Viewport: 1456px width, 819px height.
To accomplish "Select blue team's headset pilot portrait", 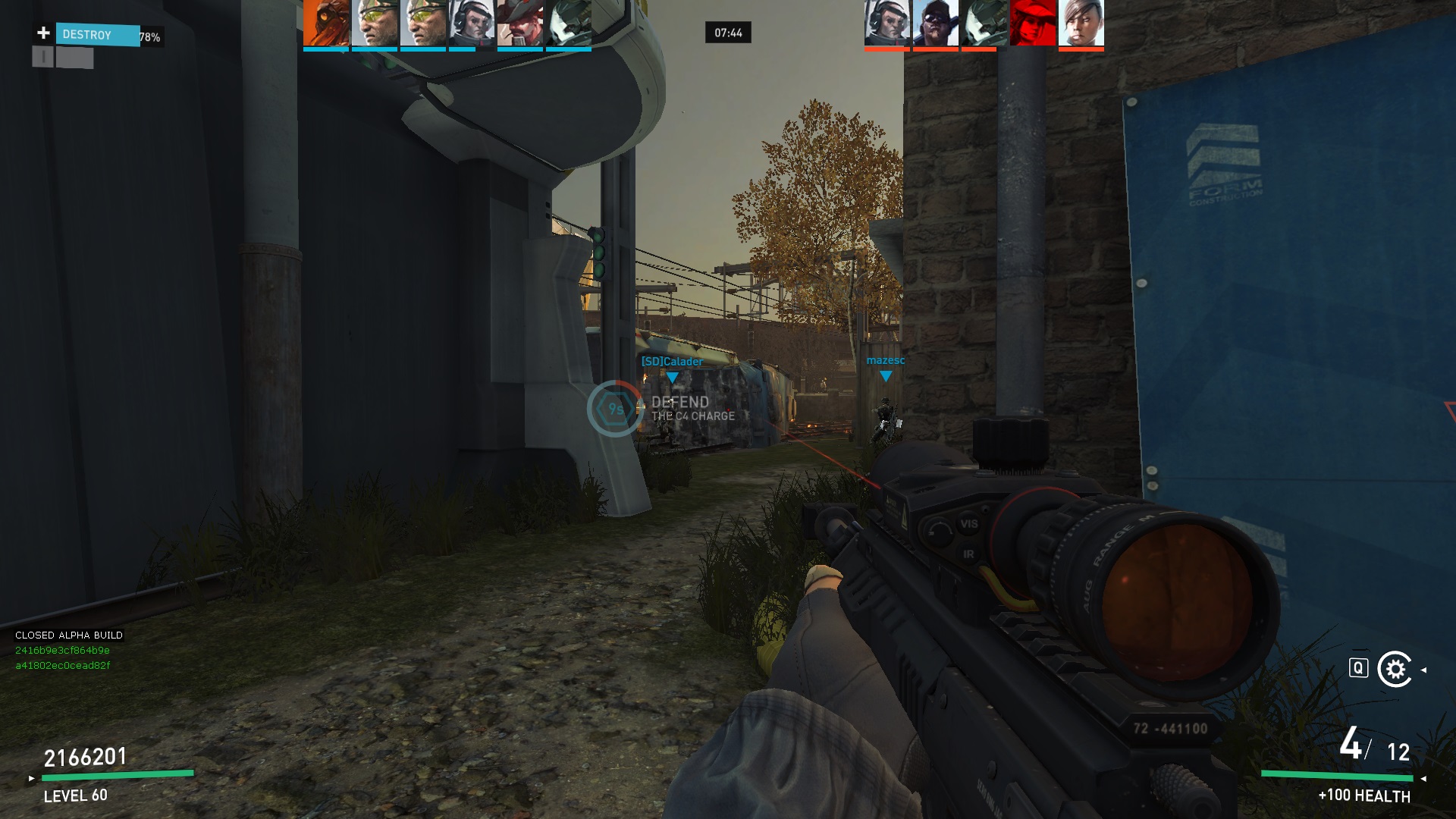I will click(x=472, y=23).
